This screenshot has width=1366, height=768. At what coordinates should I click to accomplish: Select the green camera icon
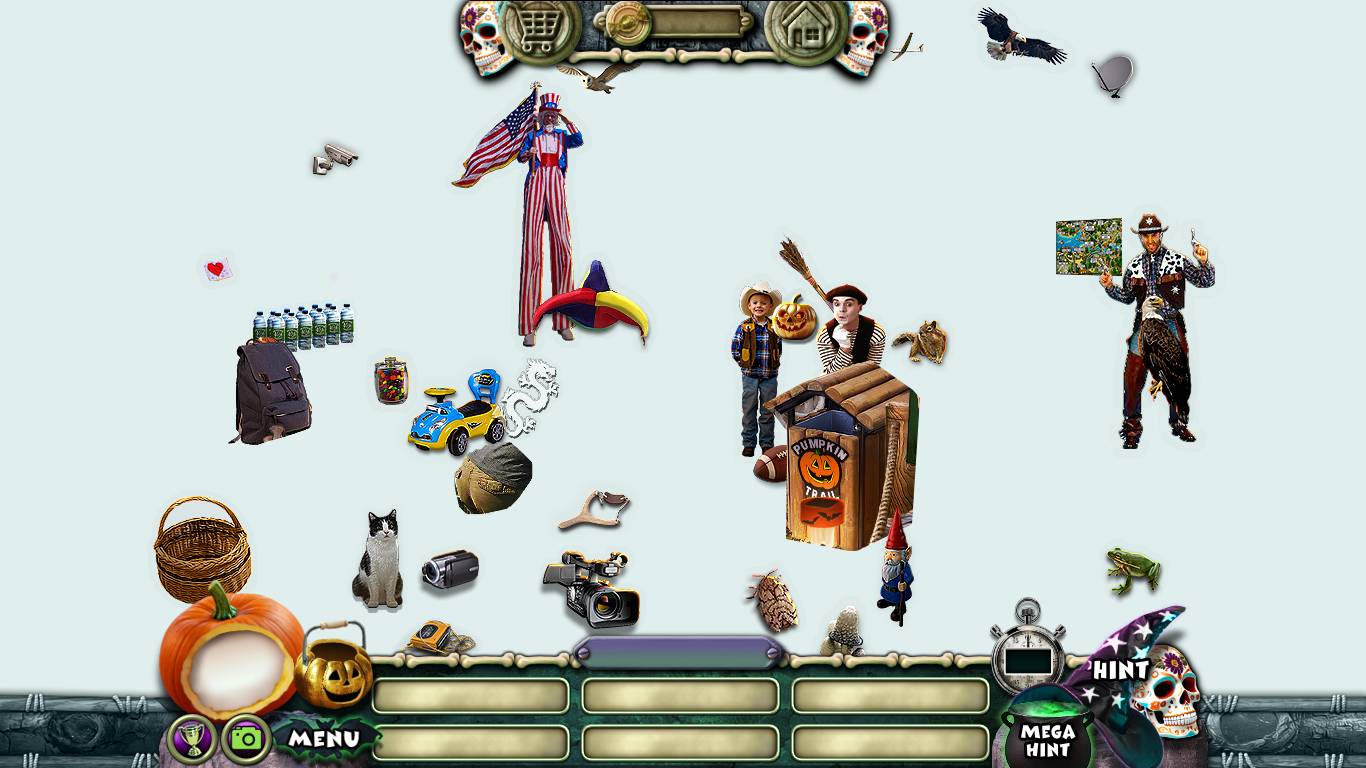(x=246, y=739)
